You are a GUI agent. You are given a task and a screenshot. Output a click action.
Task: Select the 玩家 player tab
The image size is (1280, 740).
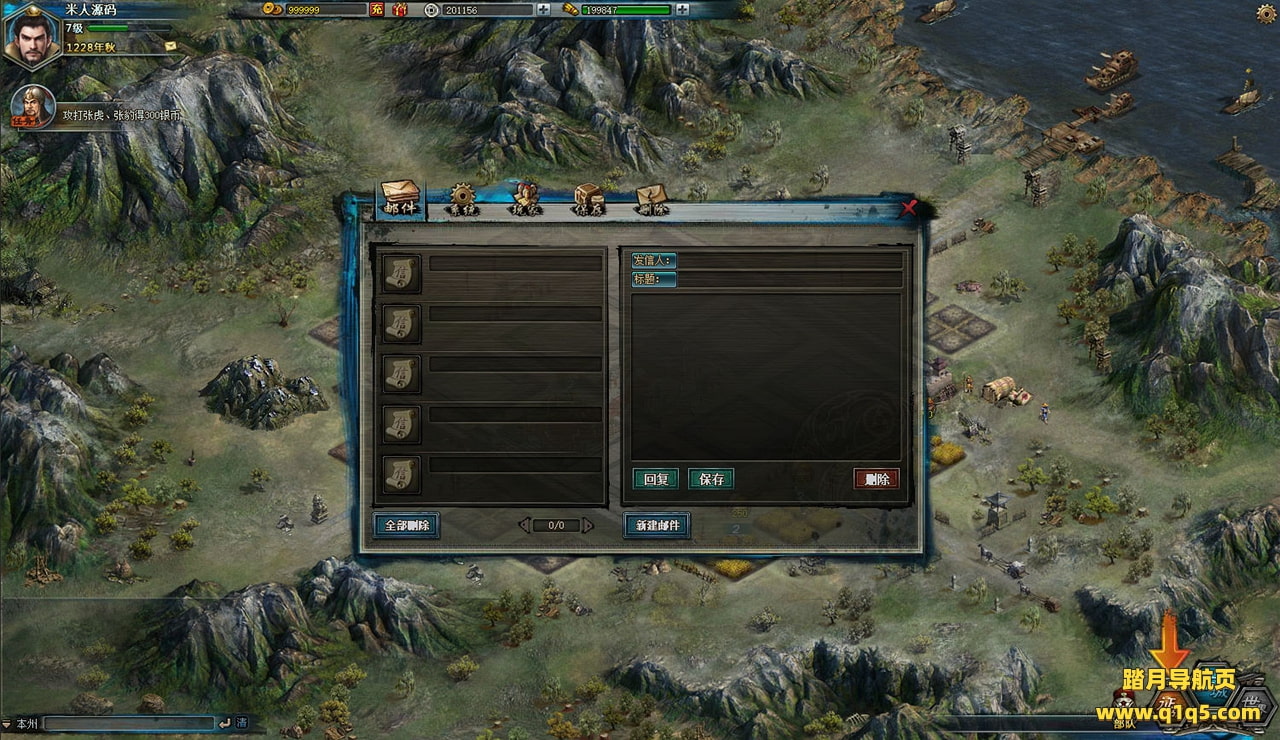click(x=526, y=202)
